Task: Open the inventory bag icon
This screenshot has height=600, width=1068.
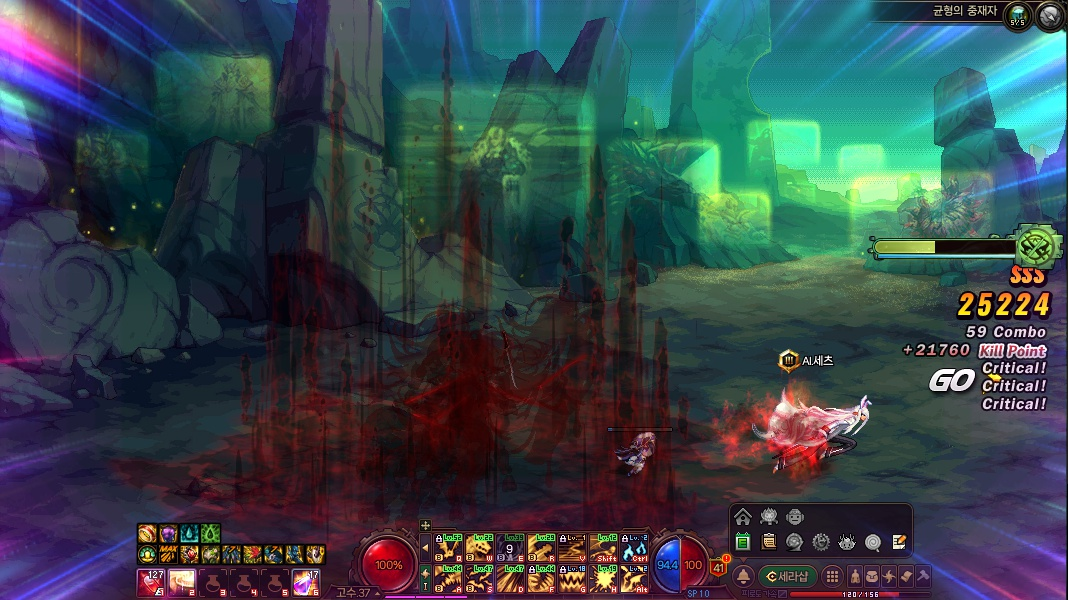Action: [x=872, y=576]
